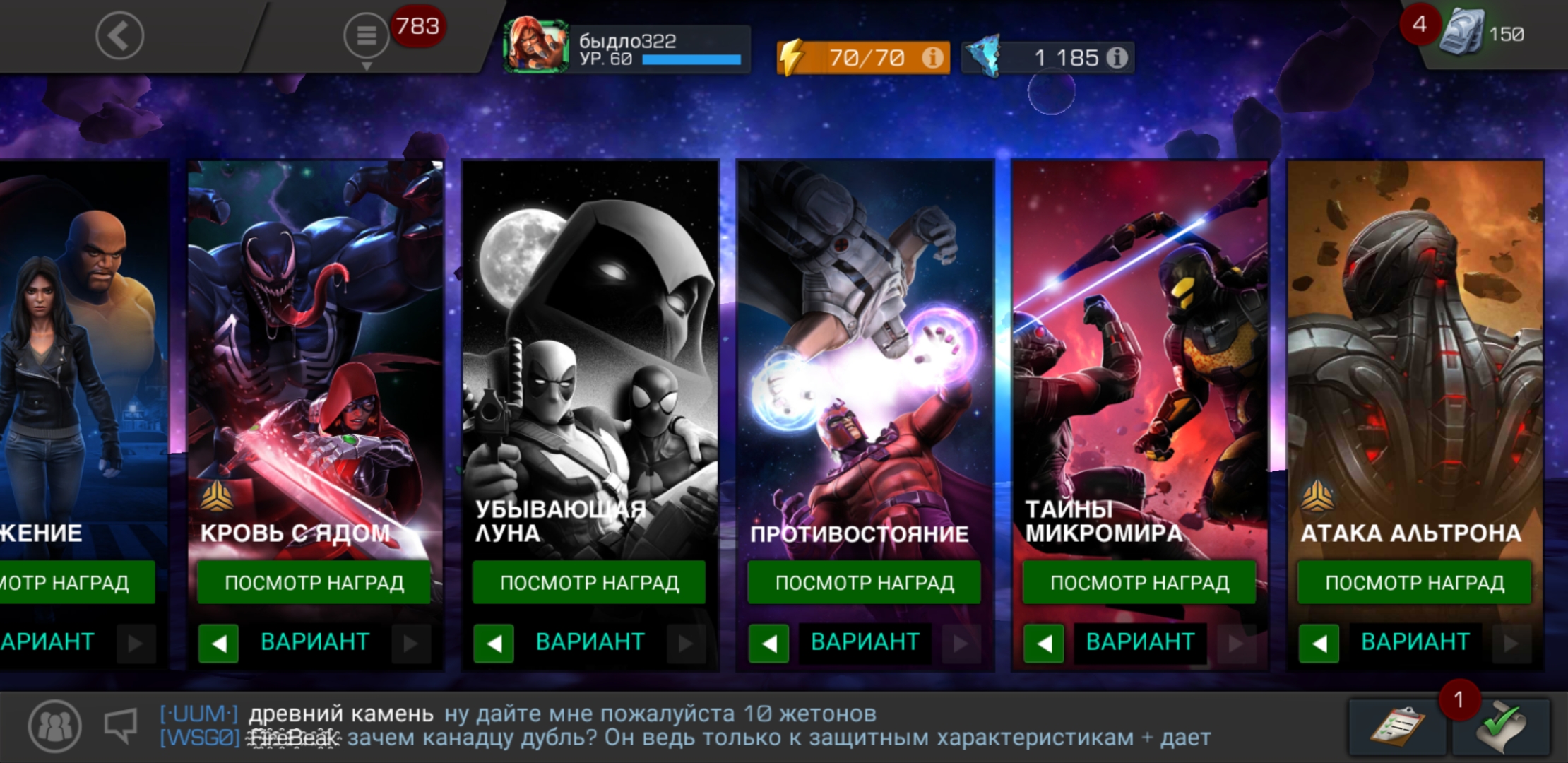The height and width of the screenshot is (763, 1568).
Task: Open the clipboard objectives list
Action: 1396,727
